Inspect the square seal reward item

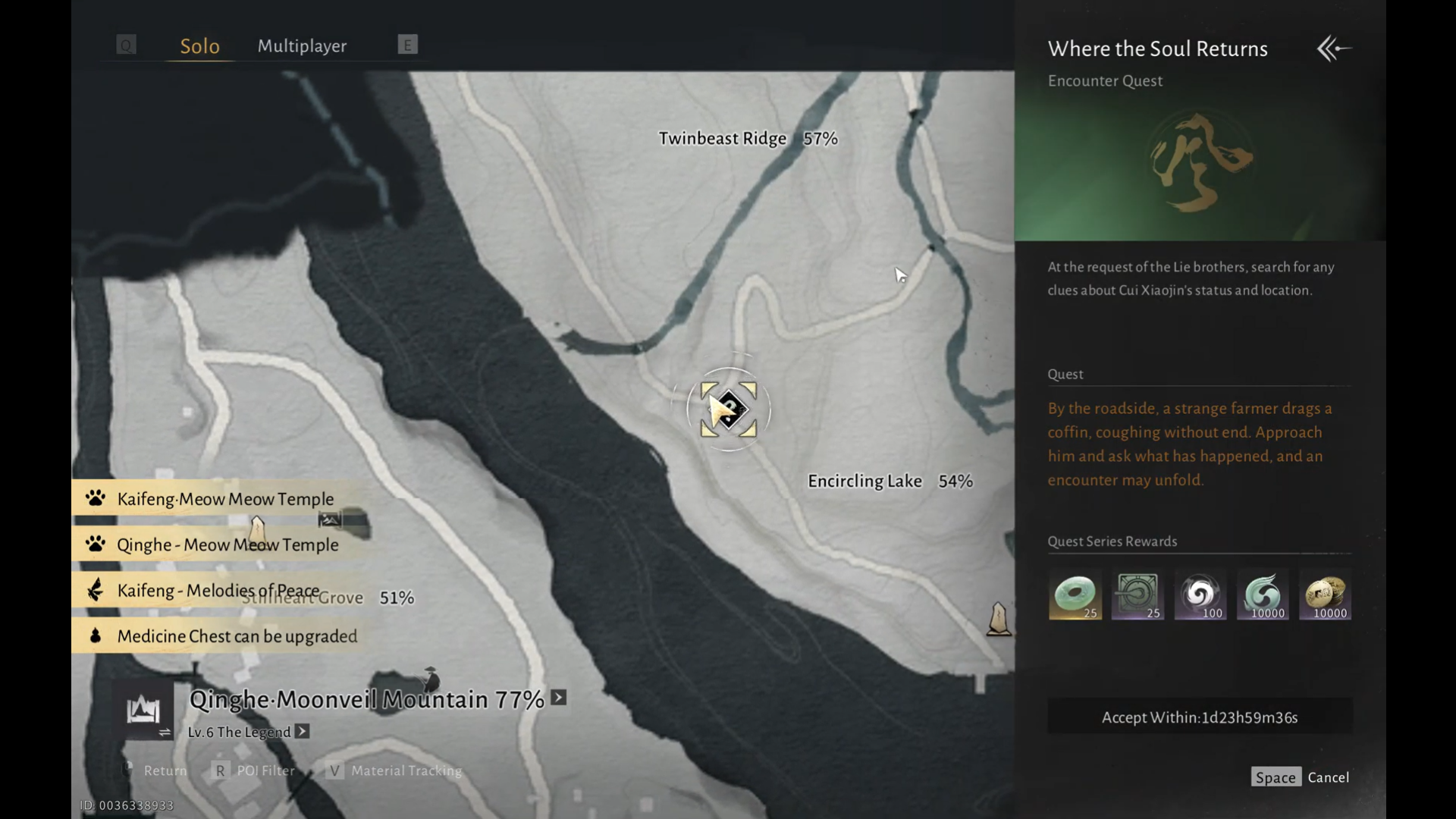[1137, 595]
